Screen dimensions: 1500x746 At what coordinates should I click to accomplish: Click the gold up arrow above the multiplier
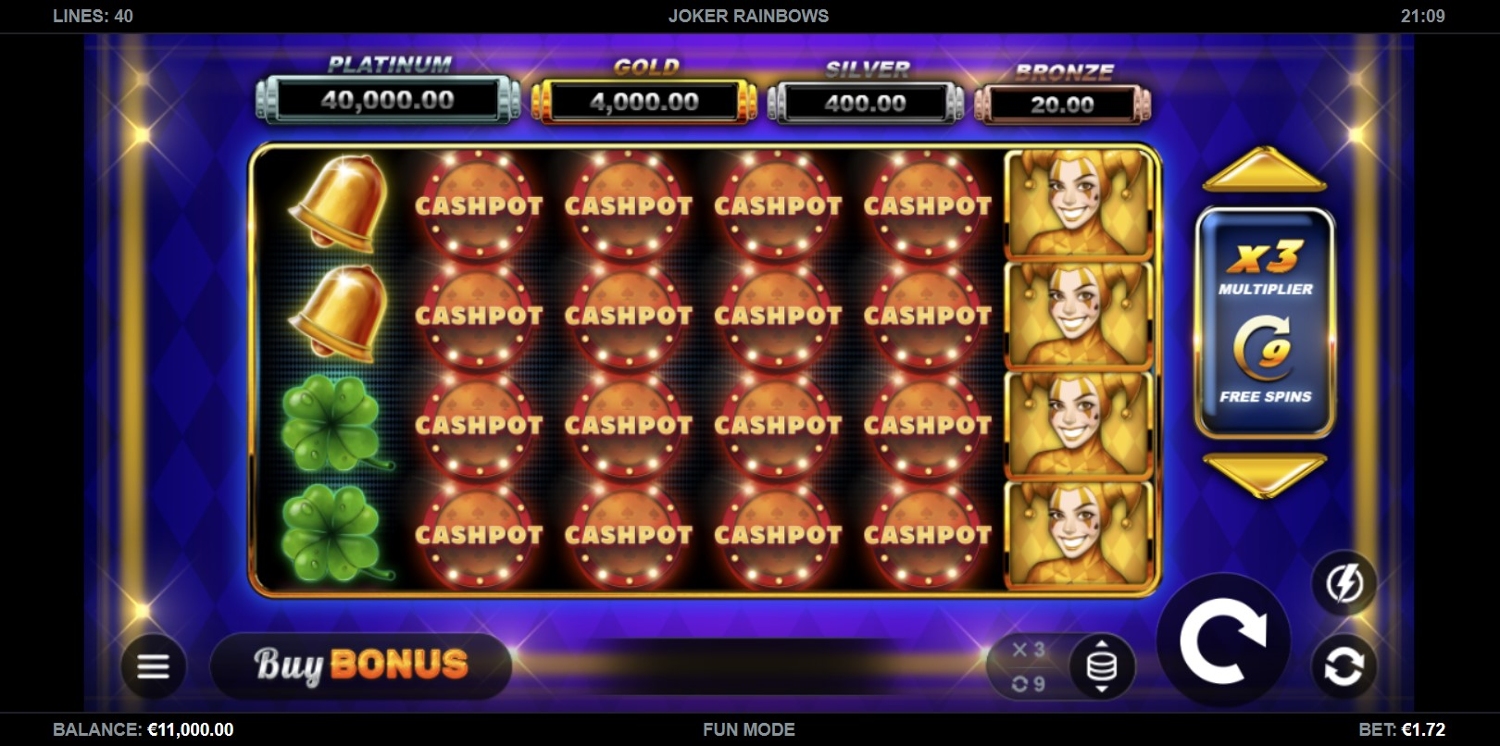coord(1265,170)
